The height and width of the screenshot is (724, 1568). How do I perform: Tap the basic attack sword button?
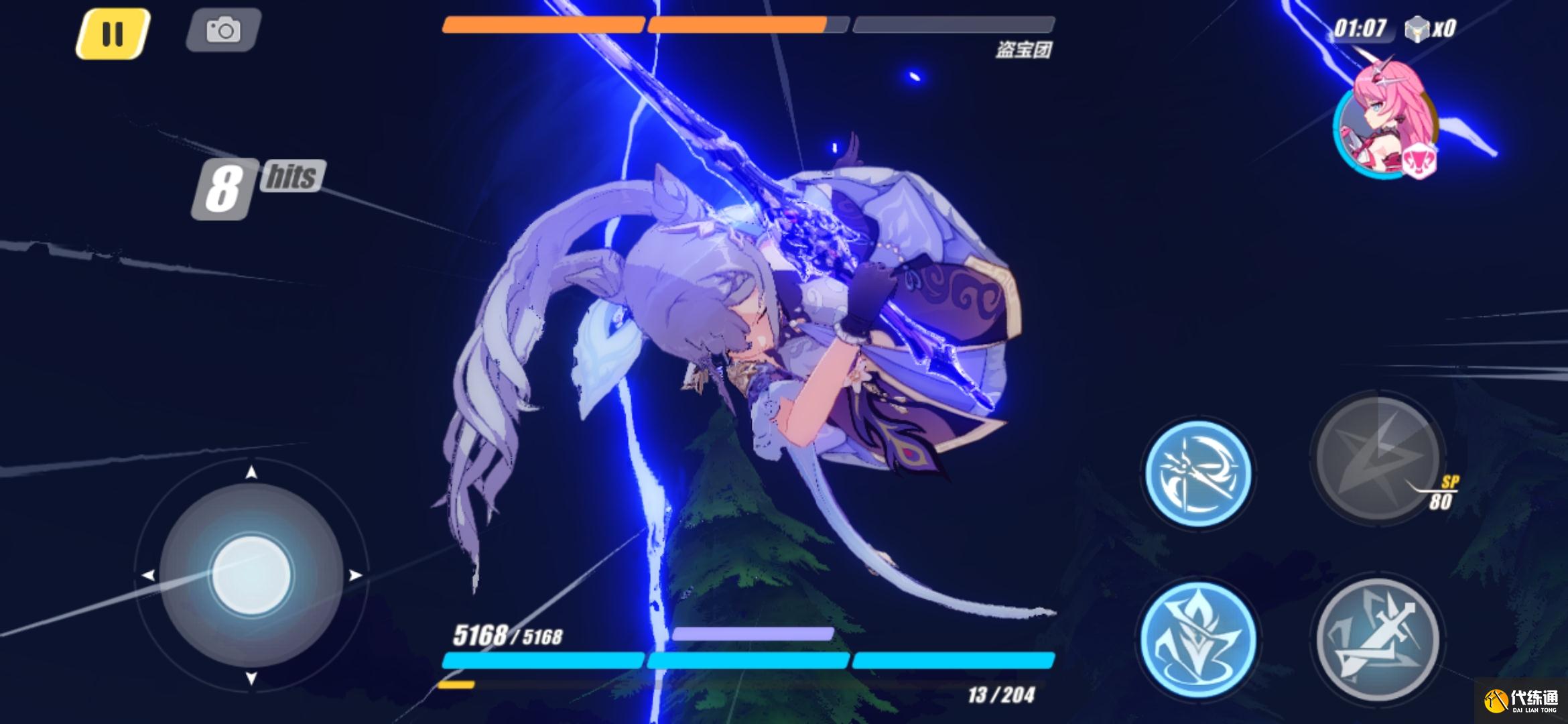click(x=1377, y=638)
